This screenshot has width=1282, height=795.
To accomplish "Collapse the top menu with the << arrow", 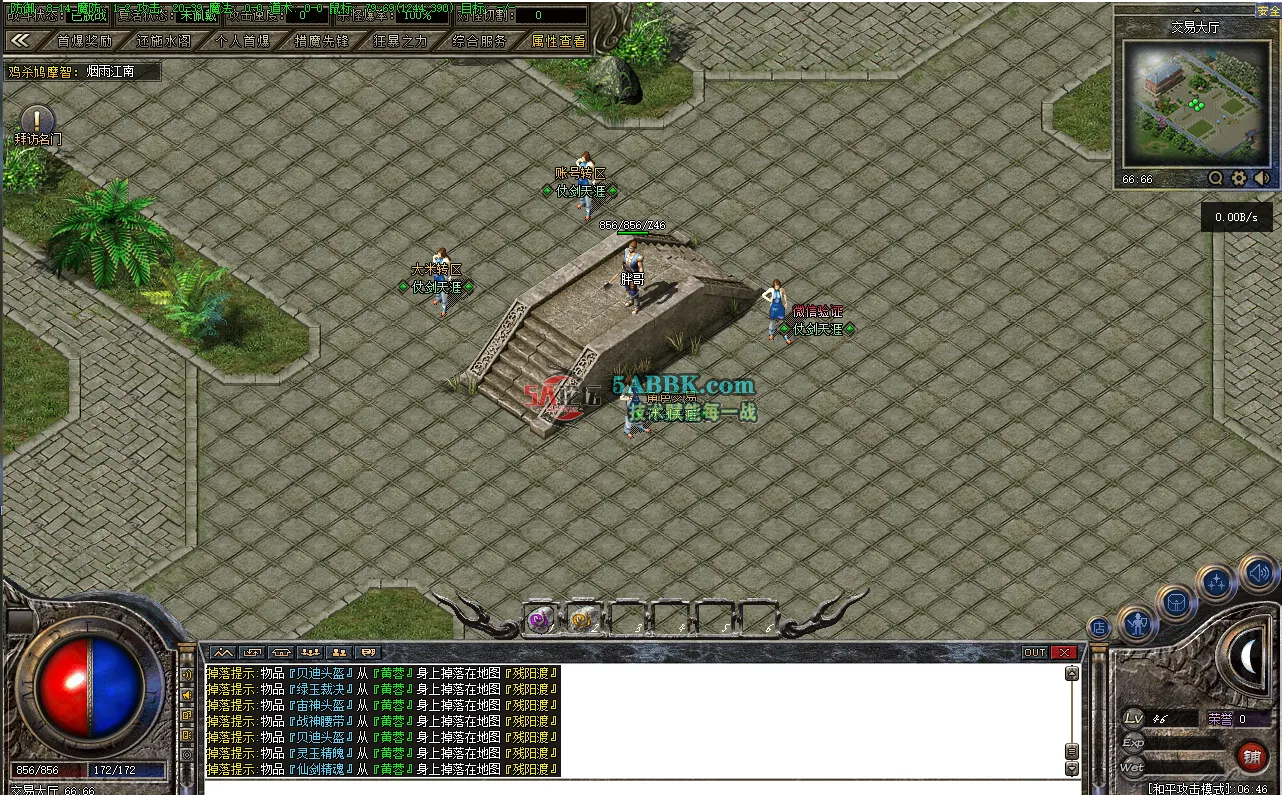I will tap(22, 40).
